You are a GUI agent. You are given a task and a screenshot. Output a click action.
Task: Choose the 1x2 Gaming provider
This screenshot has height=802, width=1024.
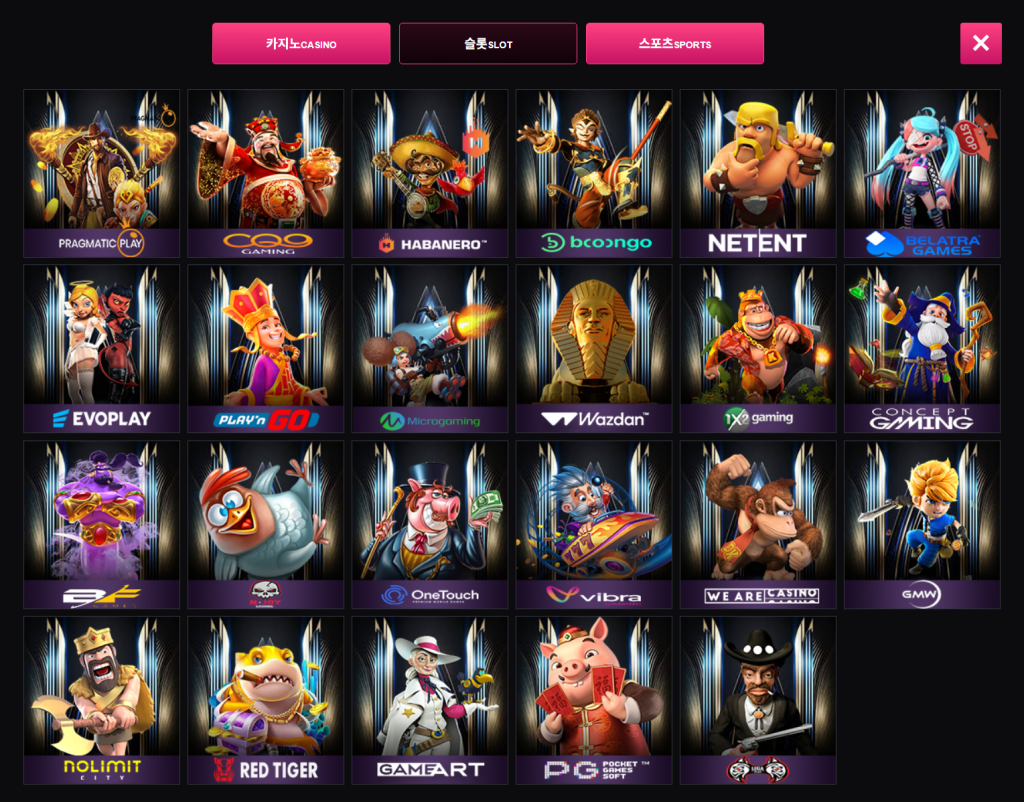click(x=758, y=349)
